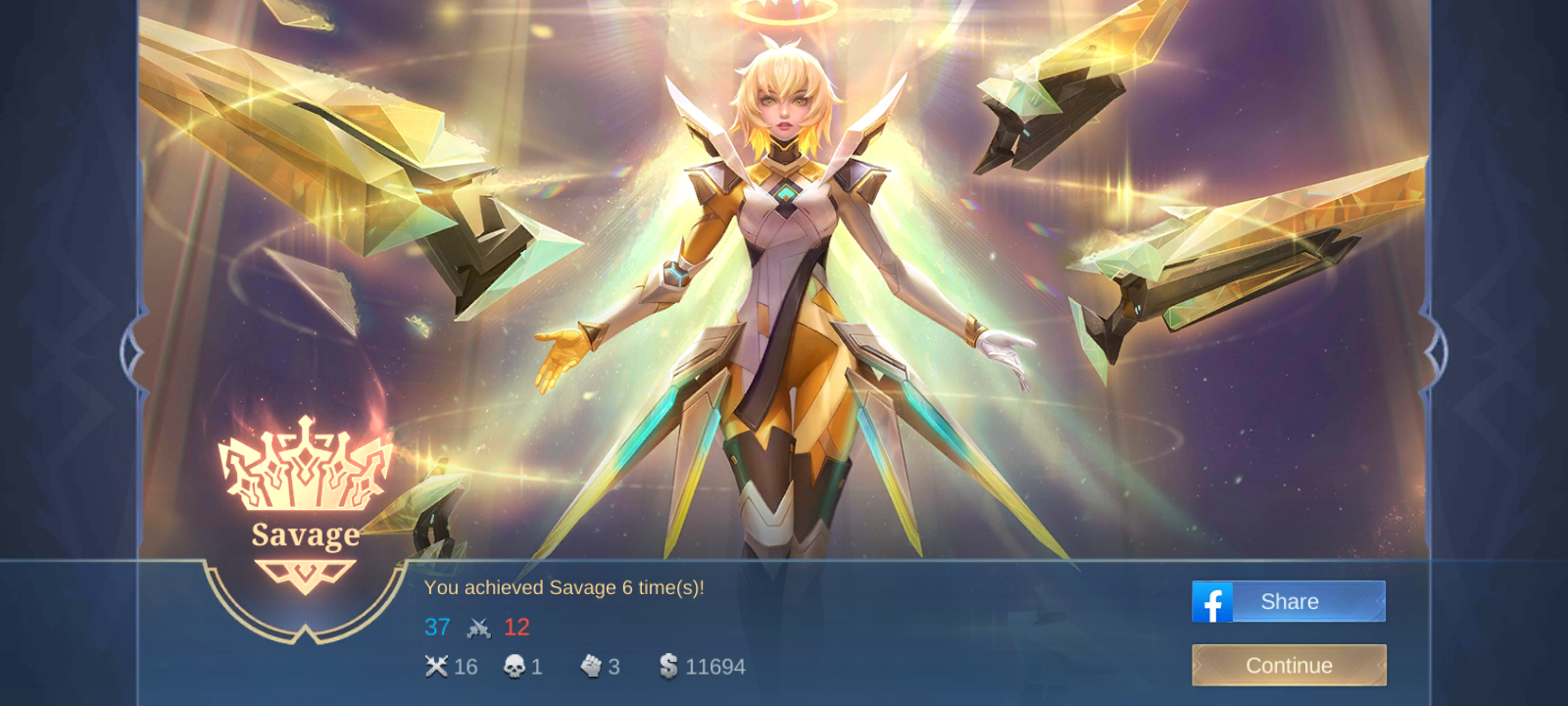Image resolution: width=1568 pixels, height=706 pixels.
Task: Select the small dual-blade icon between 37 and 12
Action: (x=477, y=628)
